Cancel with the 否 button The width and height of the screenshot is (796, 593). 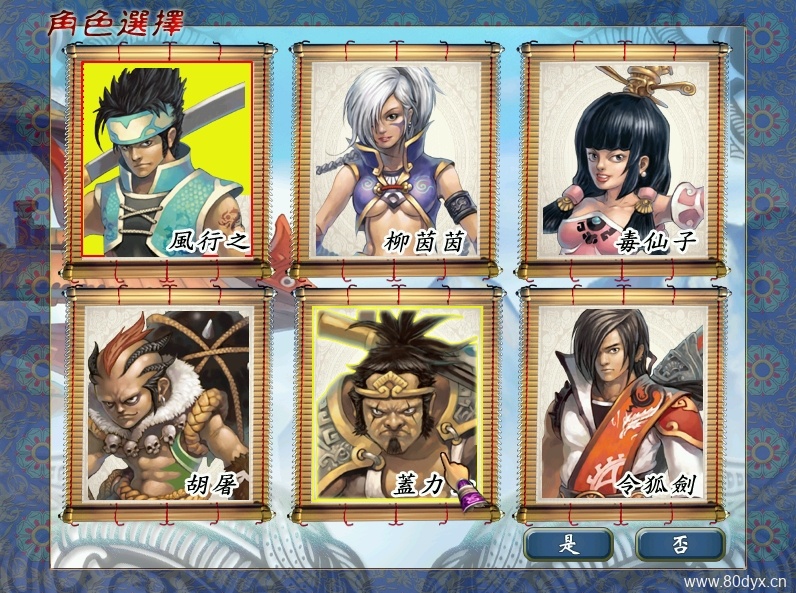680,544
